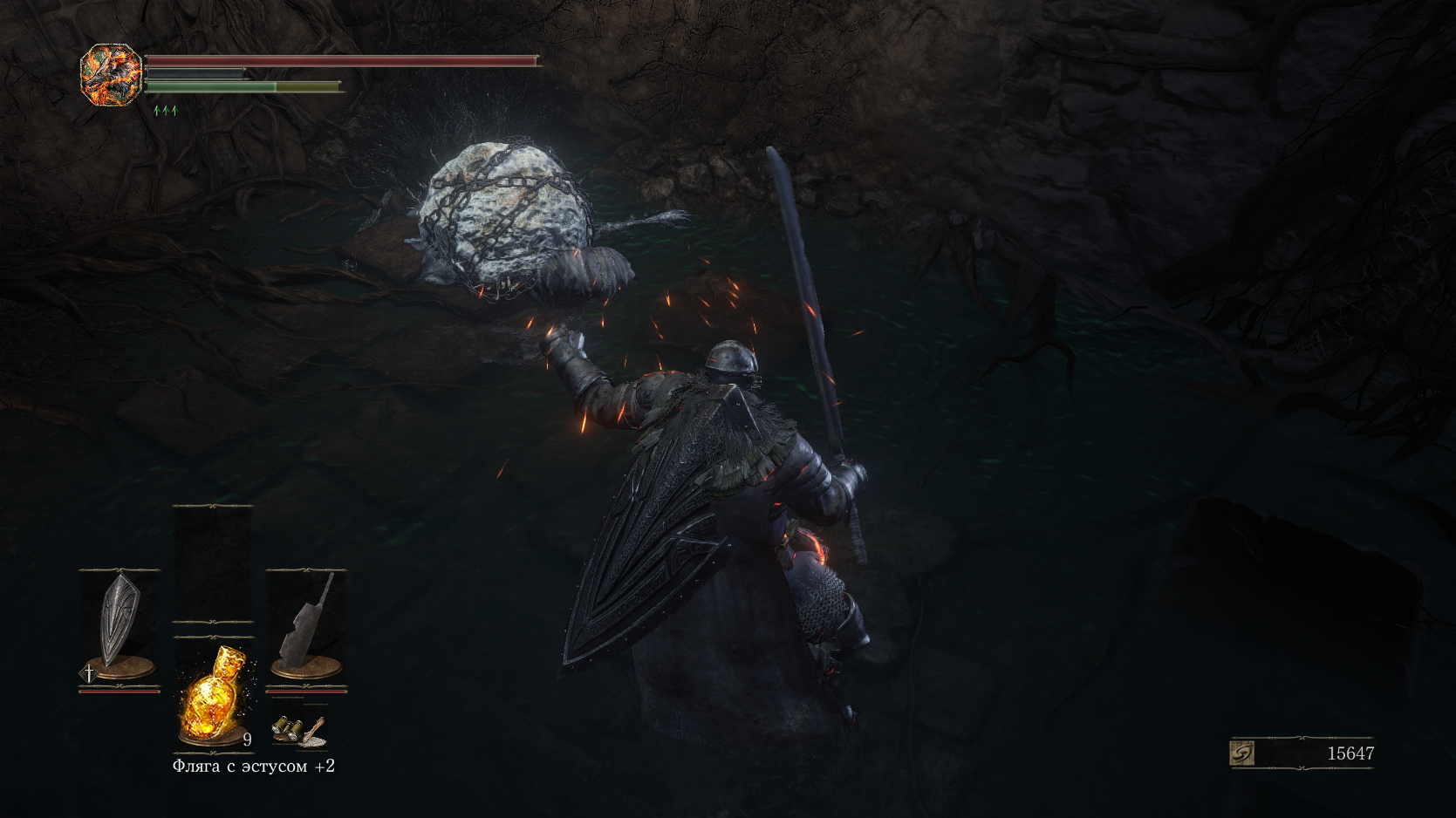This screenshot has height=818, width=1456.
Task: Click the green arrows buff status icon
Action: point(165,111)
